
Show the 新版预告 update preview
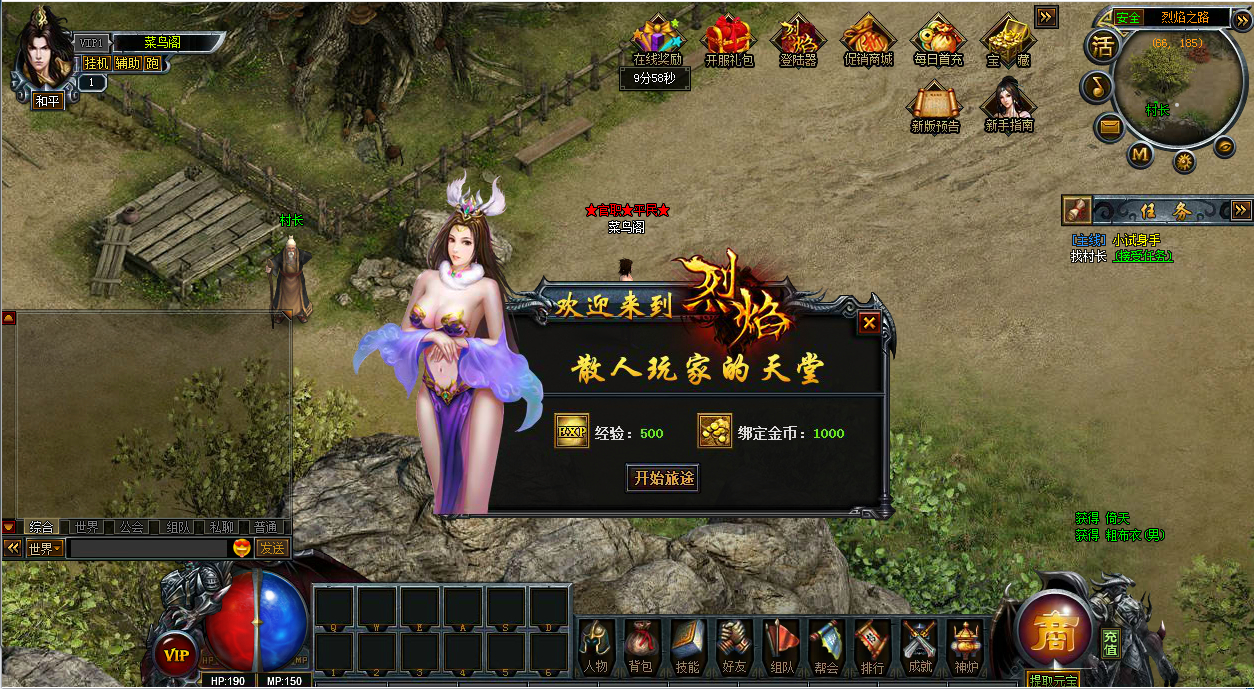point(935,104)
